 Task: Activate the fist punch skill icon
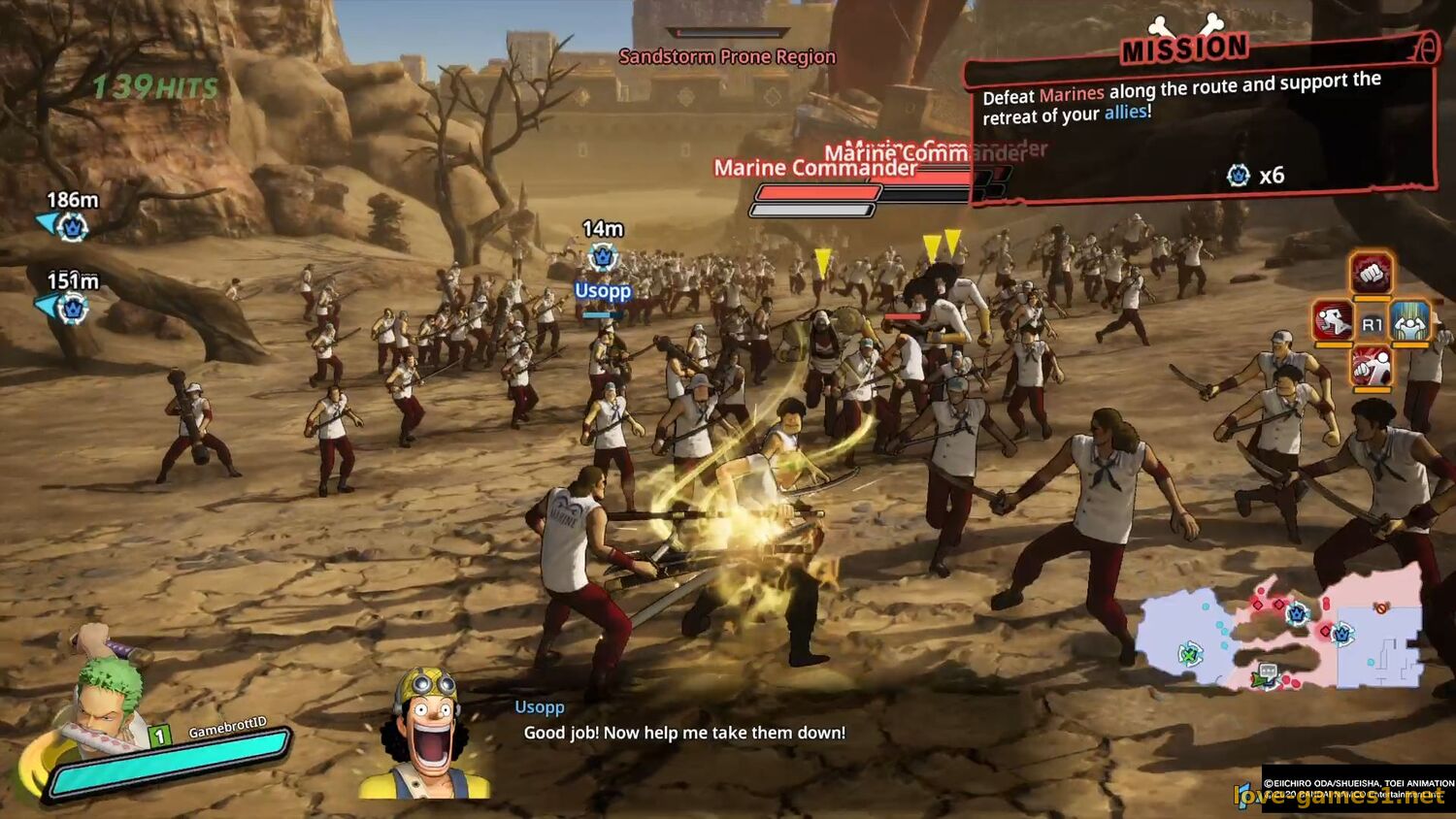pyautogui.click(x=1371, y=275)
